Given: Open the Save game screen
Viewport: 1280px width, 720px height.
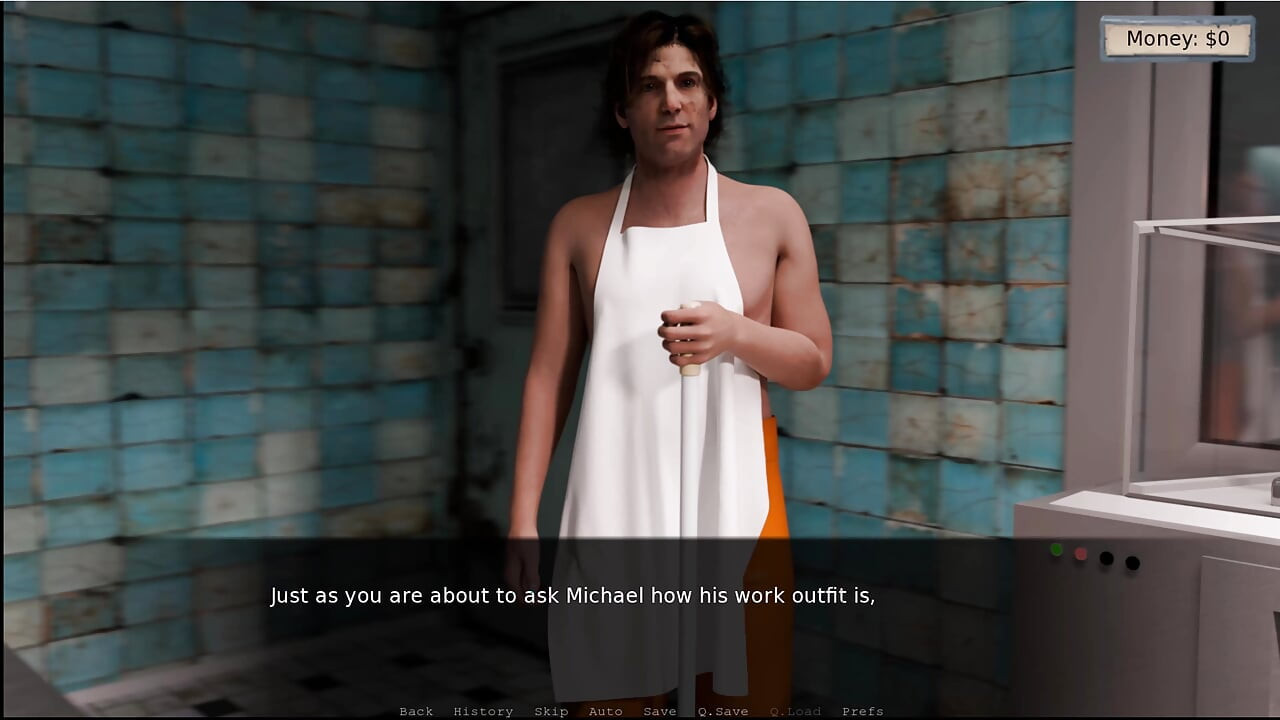Looking at the screenshot, I should (659, 711).
